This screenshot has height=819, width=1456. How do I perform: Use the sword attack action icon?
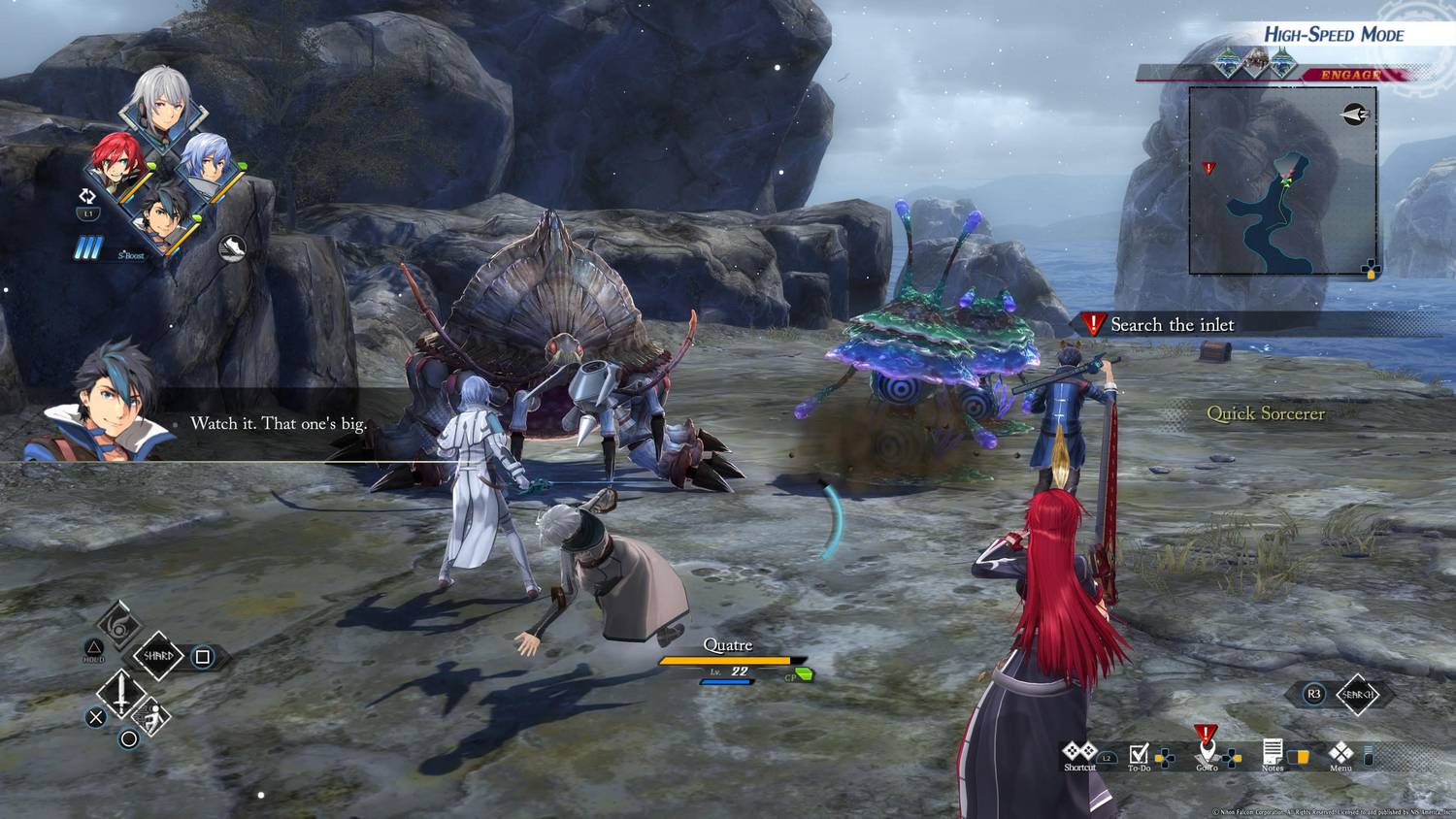point(121,693)
